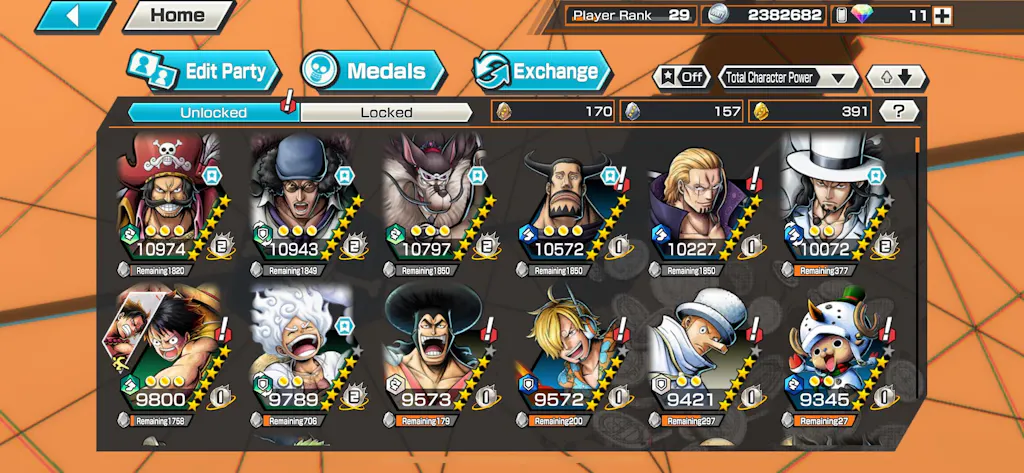This screenshot has width=1024, height=473.
Task: Add rainbow diamonds with the plus button
Action: click(x=942, y=16)
